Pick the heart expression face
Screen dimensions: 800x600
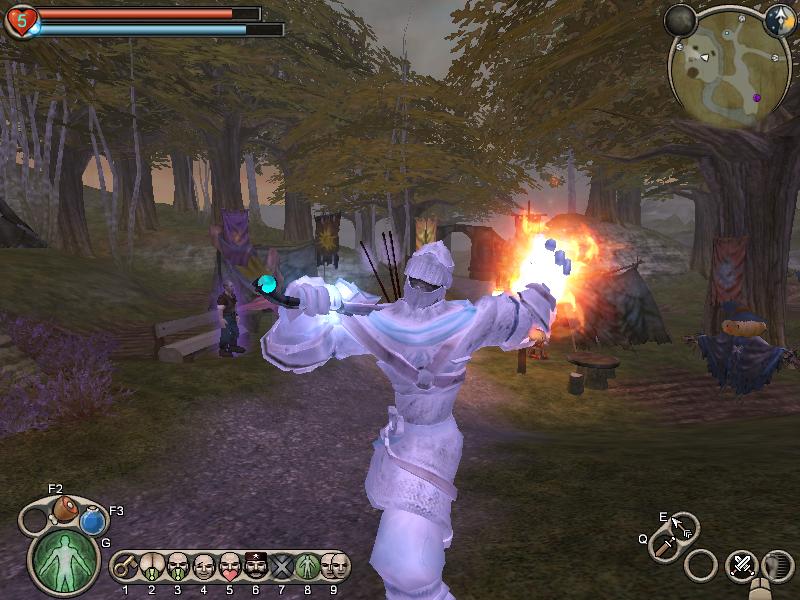point(230,566)
